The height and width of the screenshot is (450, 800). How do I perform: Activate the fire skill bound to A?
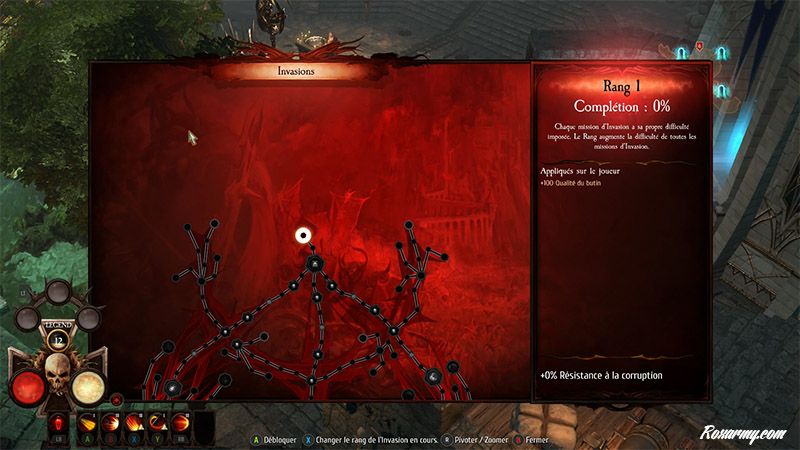(x=88, y=423)
